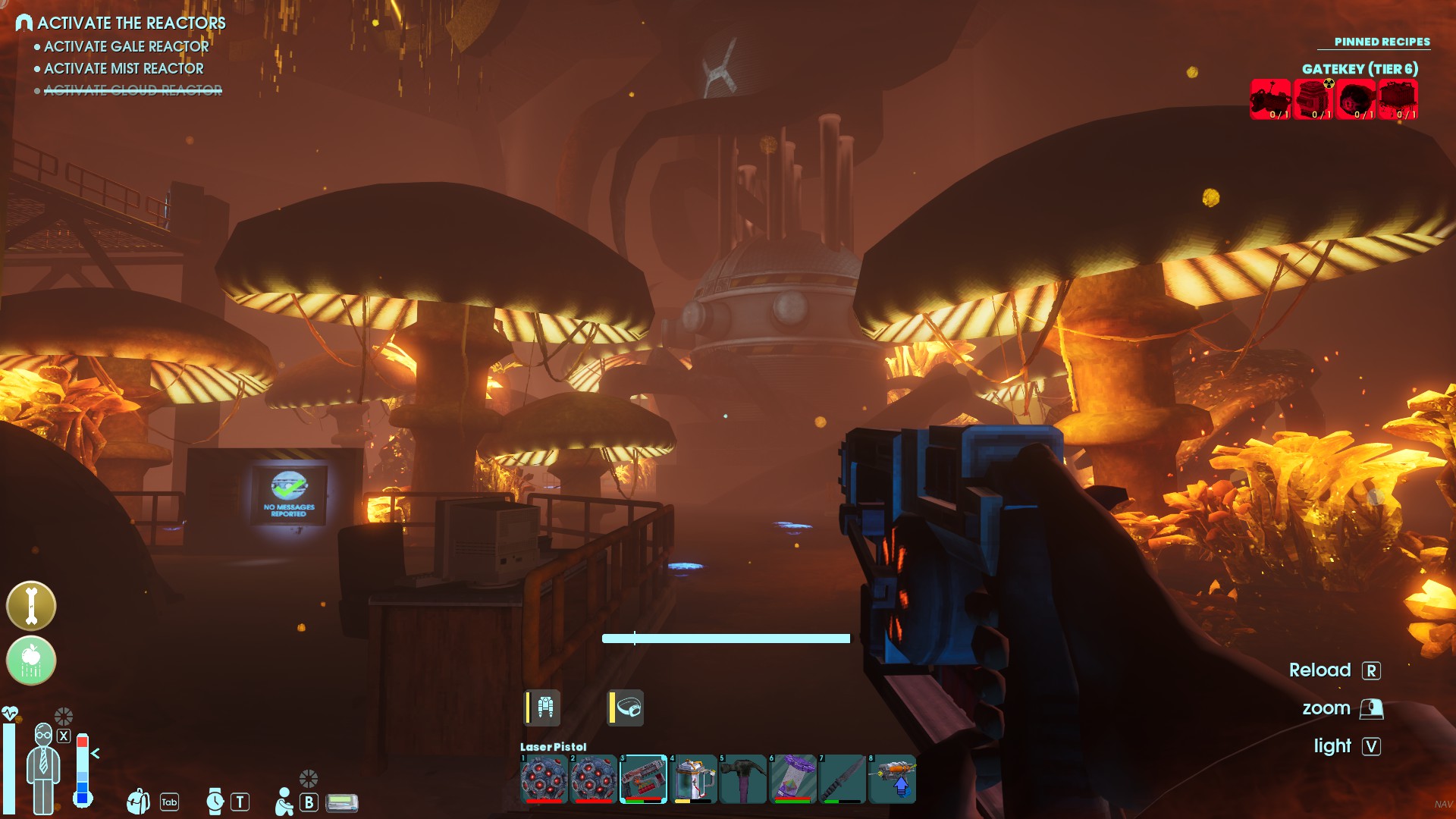Open the backpack inventory icon

click(x=139, y=802)
